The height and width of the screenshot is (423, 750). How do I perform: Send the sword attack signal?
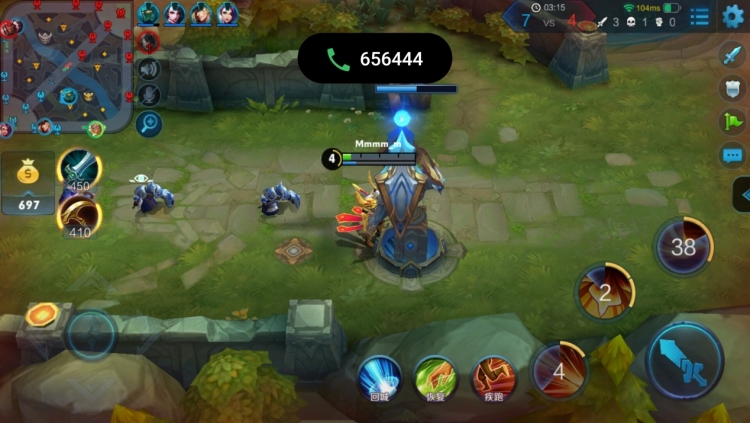(733, 56)
